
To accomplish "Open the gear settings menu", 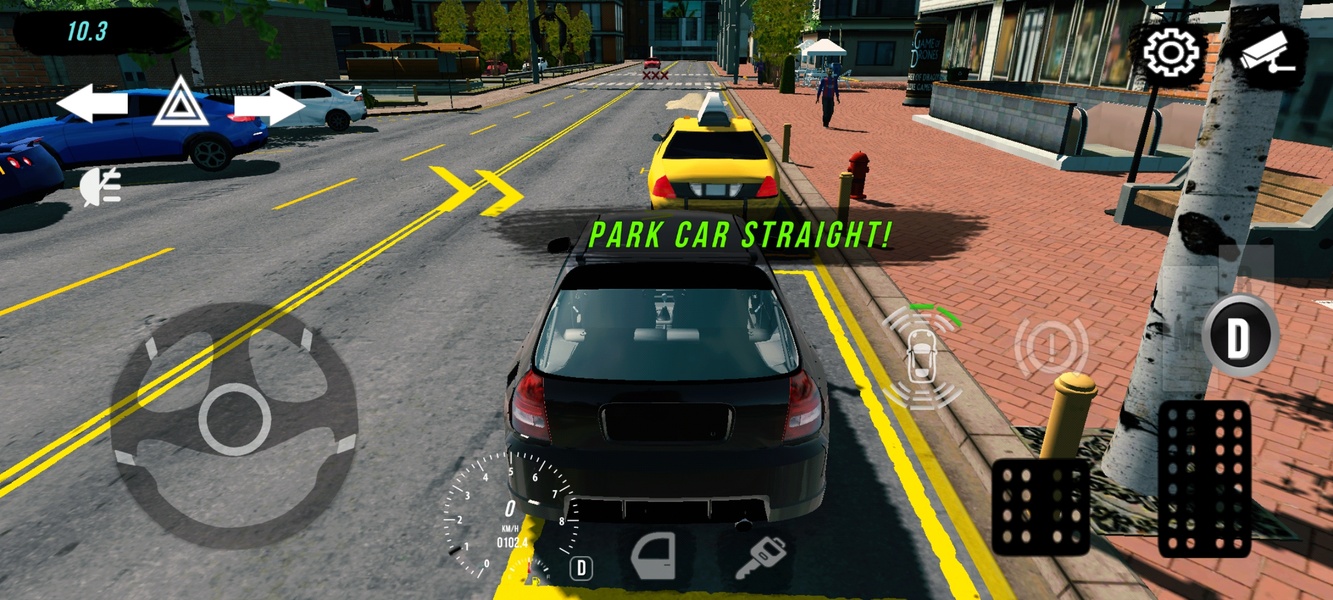I will click(x=1169, y=53).
